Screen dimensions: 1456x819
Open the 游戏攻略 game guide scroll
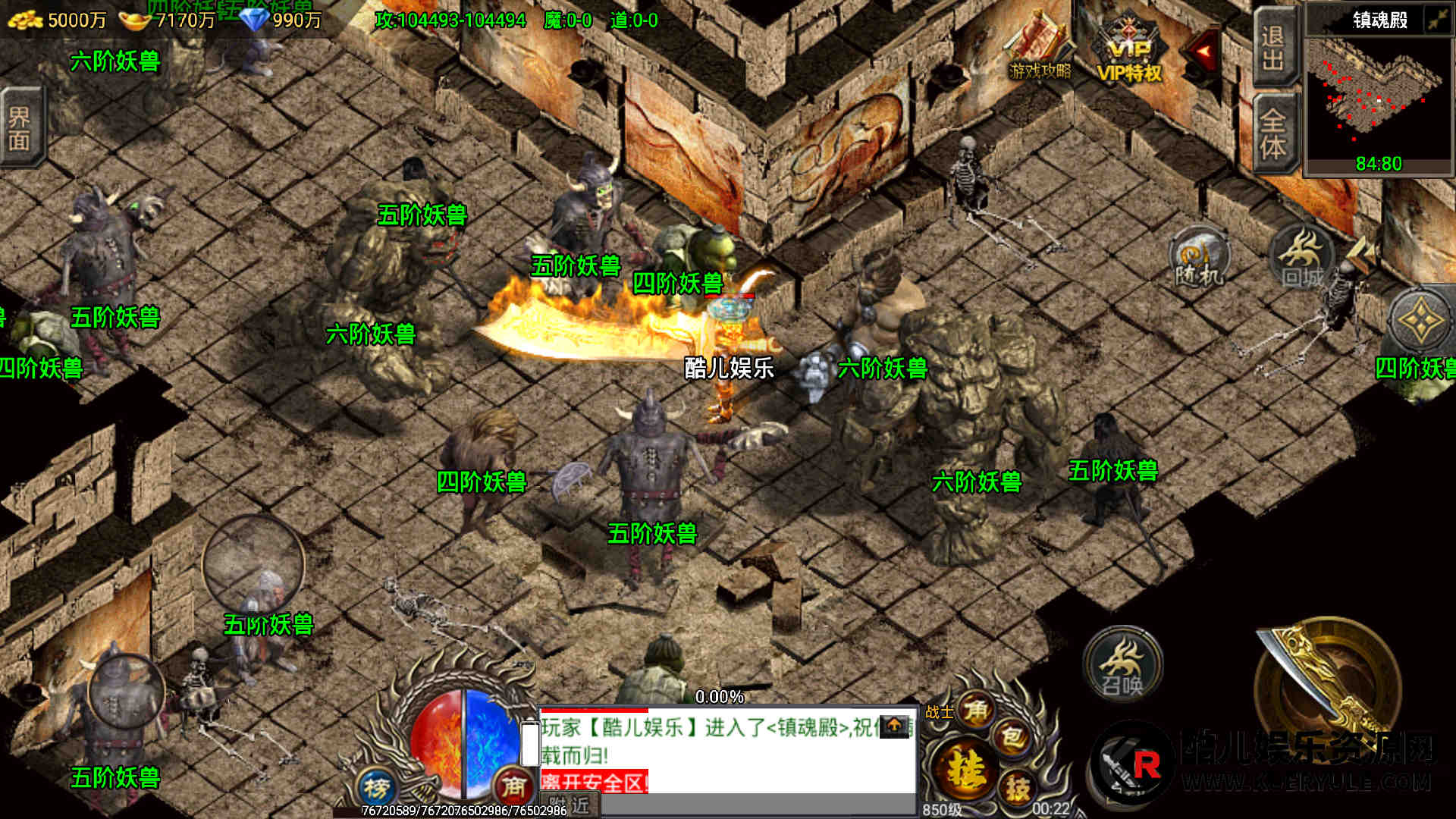(1040, 48)
